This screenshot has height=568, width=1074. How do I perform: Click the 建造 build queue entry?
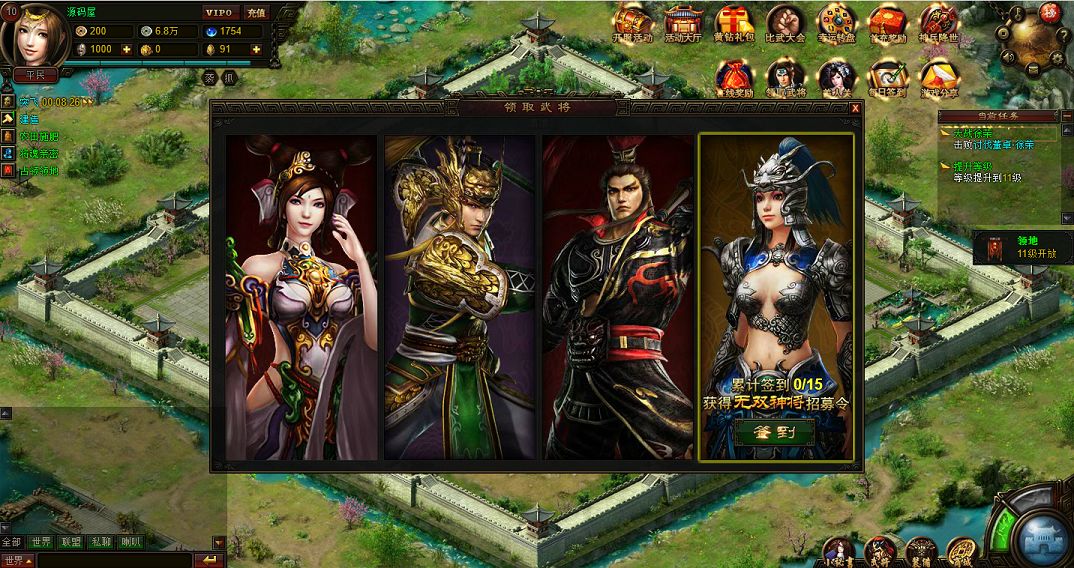coord(28,119)
